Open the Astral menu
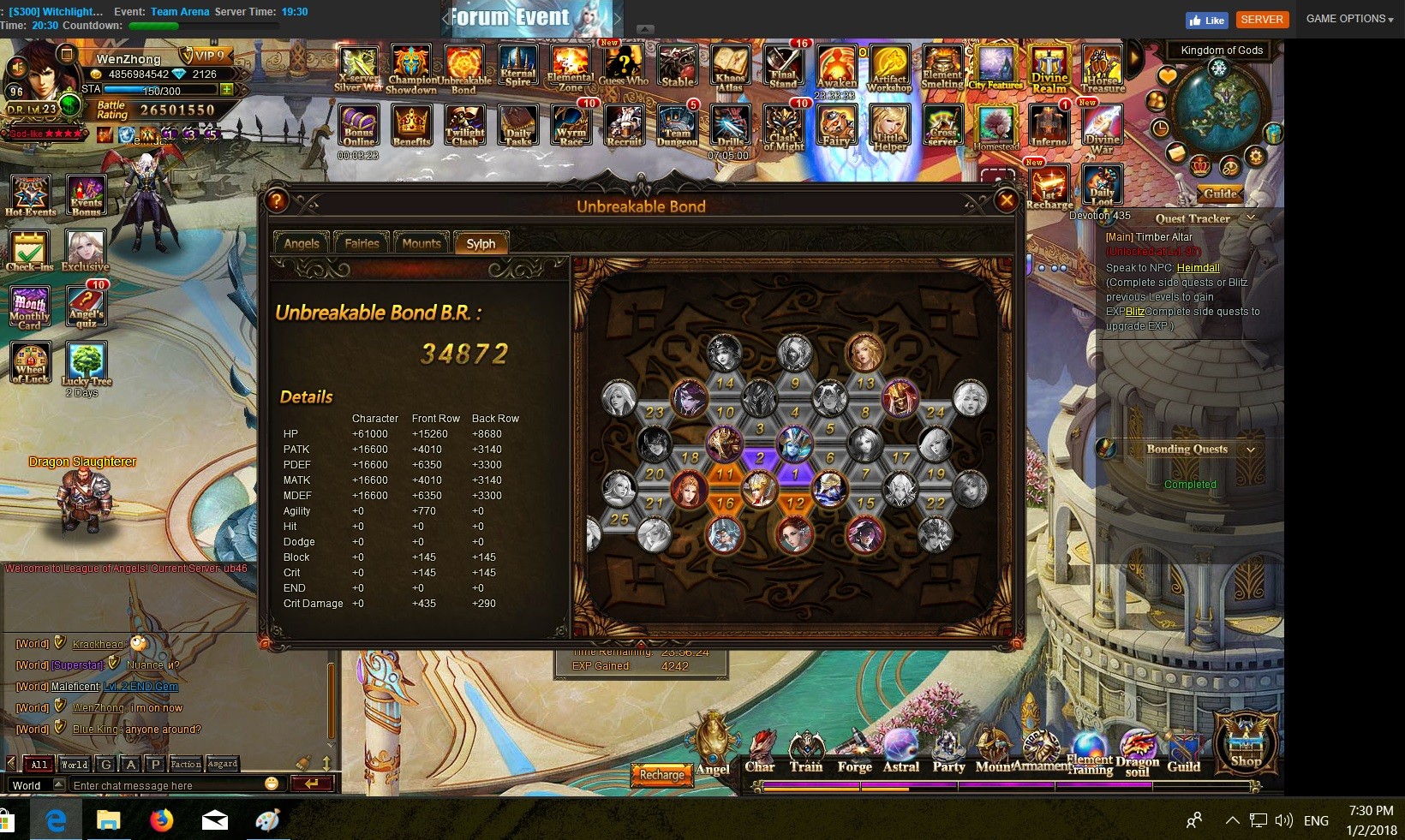The image size is (1405, 840). click(901, 754)
